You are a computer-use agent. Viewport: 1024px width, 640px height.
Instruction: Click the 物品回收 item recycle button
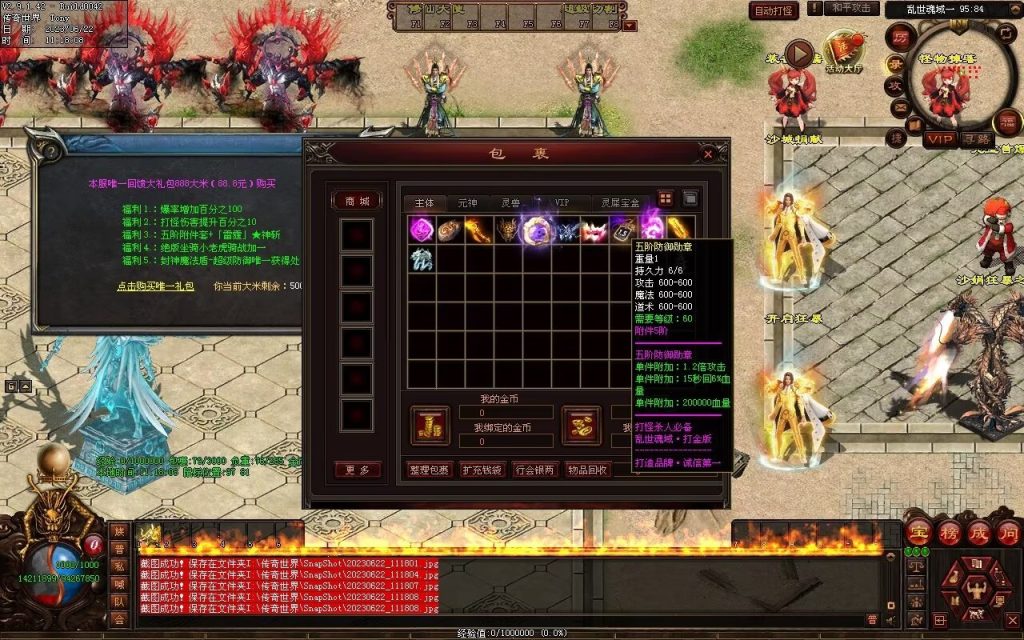(x=586, y=469)
